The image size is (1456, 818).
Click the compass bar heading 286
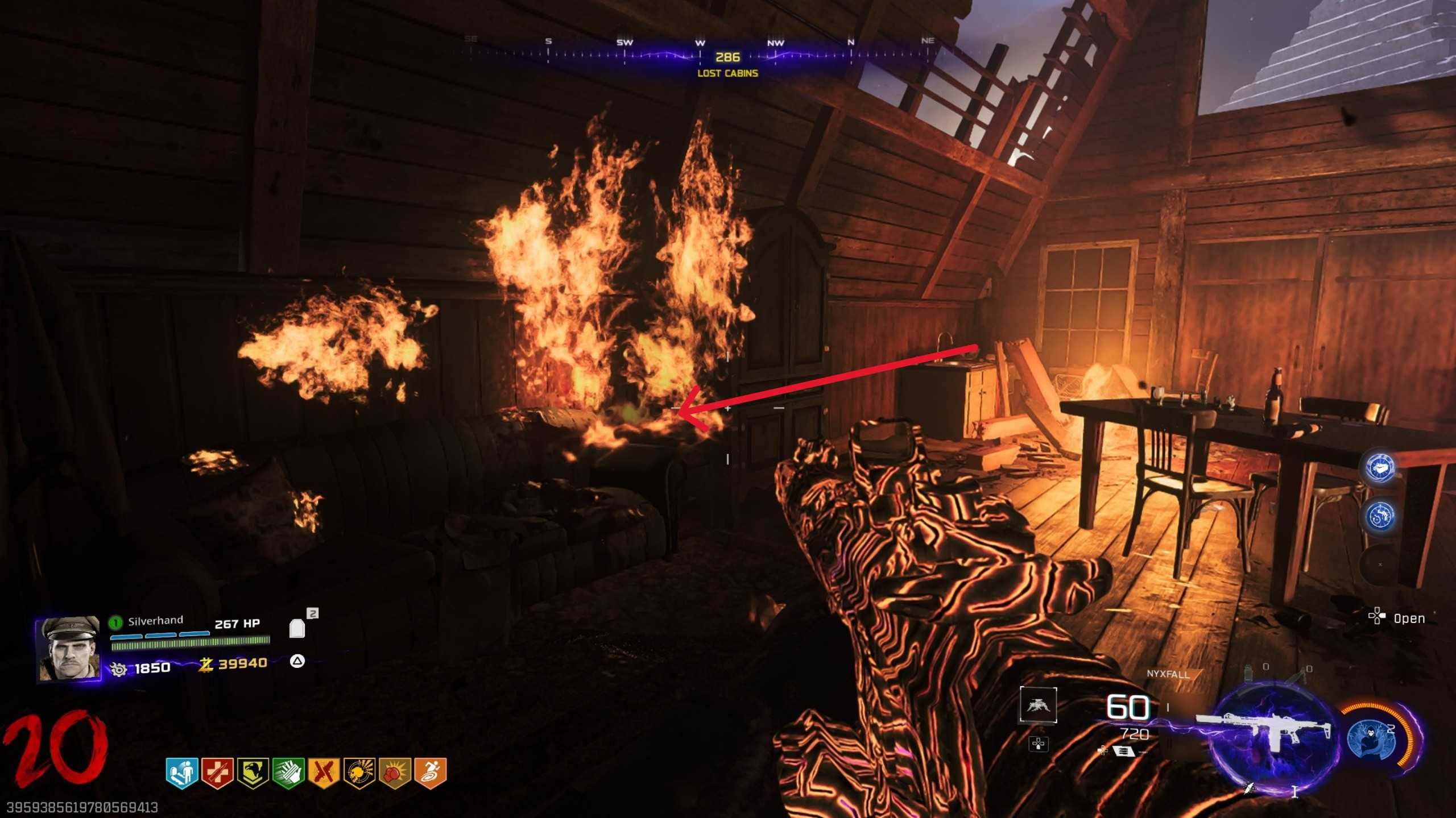point(727,57)
